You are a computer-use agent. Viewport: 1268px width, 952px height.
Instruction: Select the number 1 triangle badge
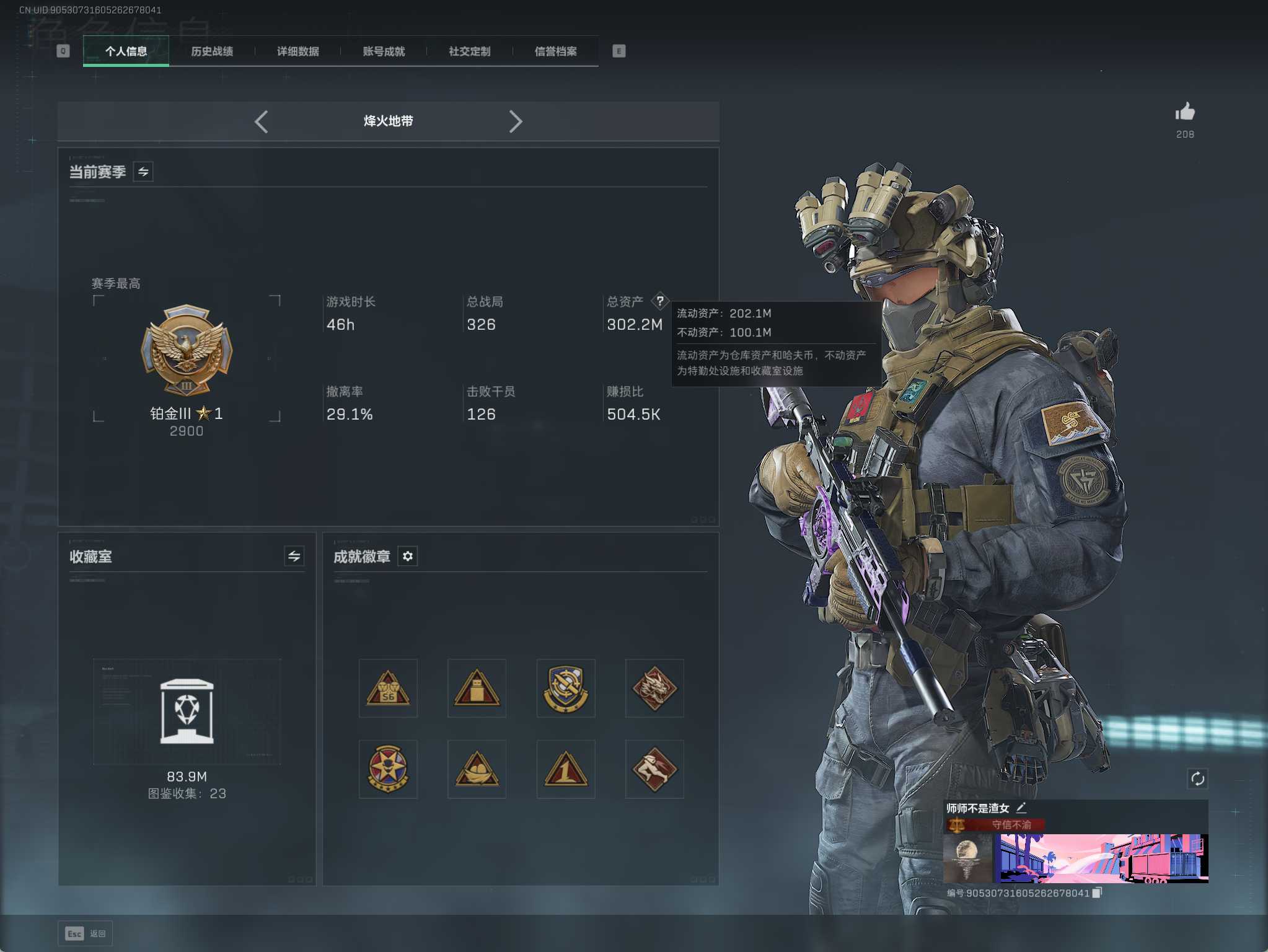pyautogui.click(x=566, y=769)
